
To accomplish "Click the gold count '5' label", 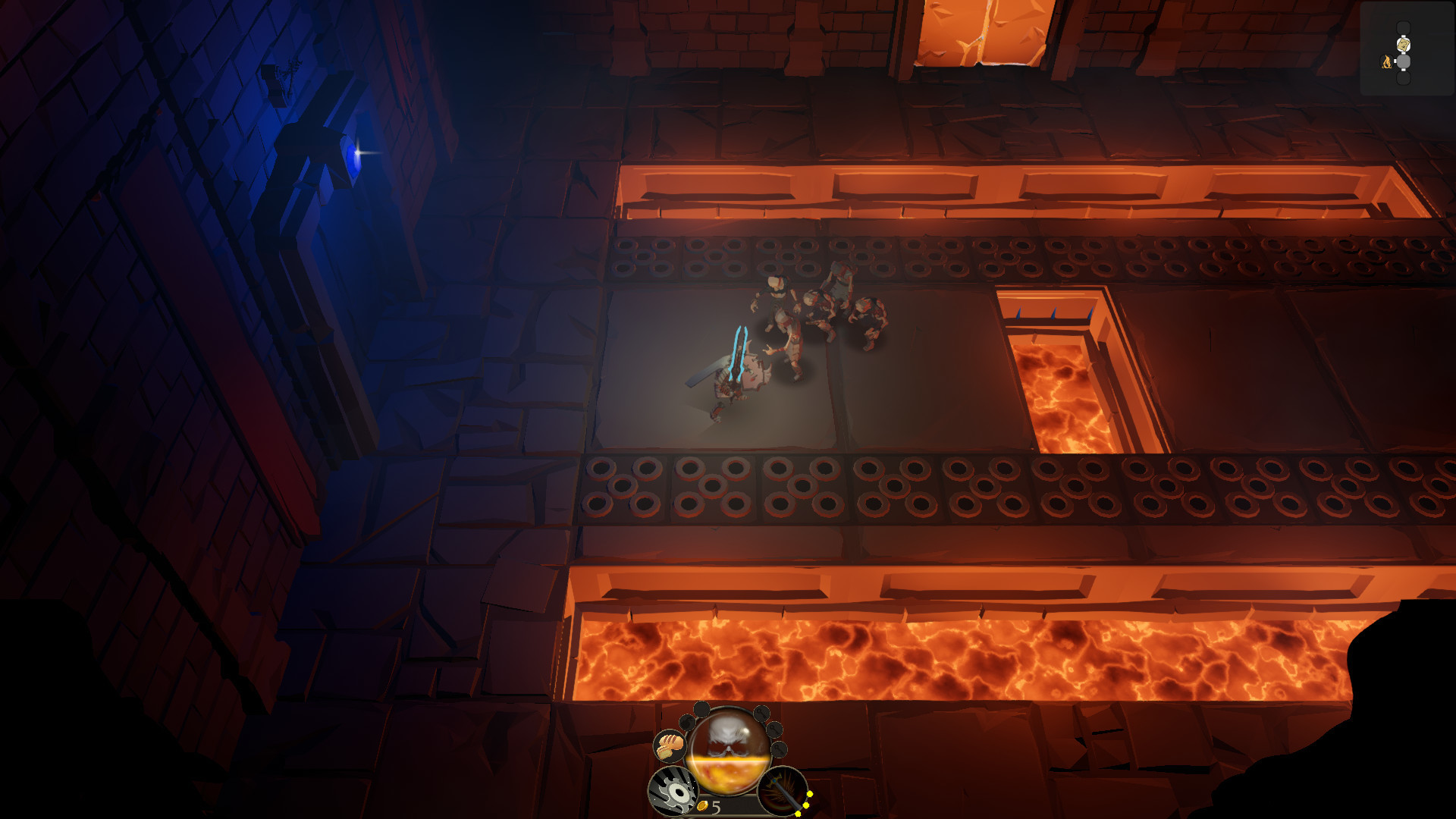I will 715,807.
